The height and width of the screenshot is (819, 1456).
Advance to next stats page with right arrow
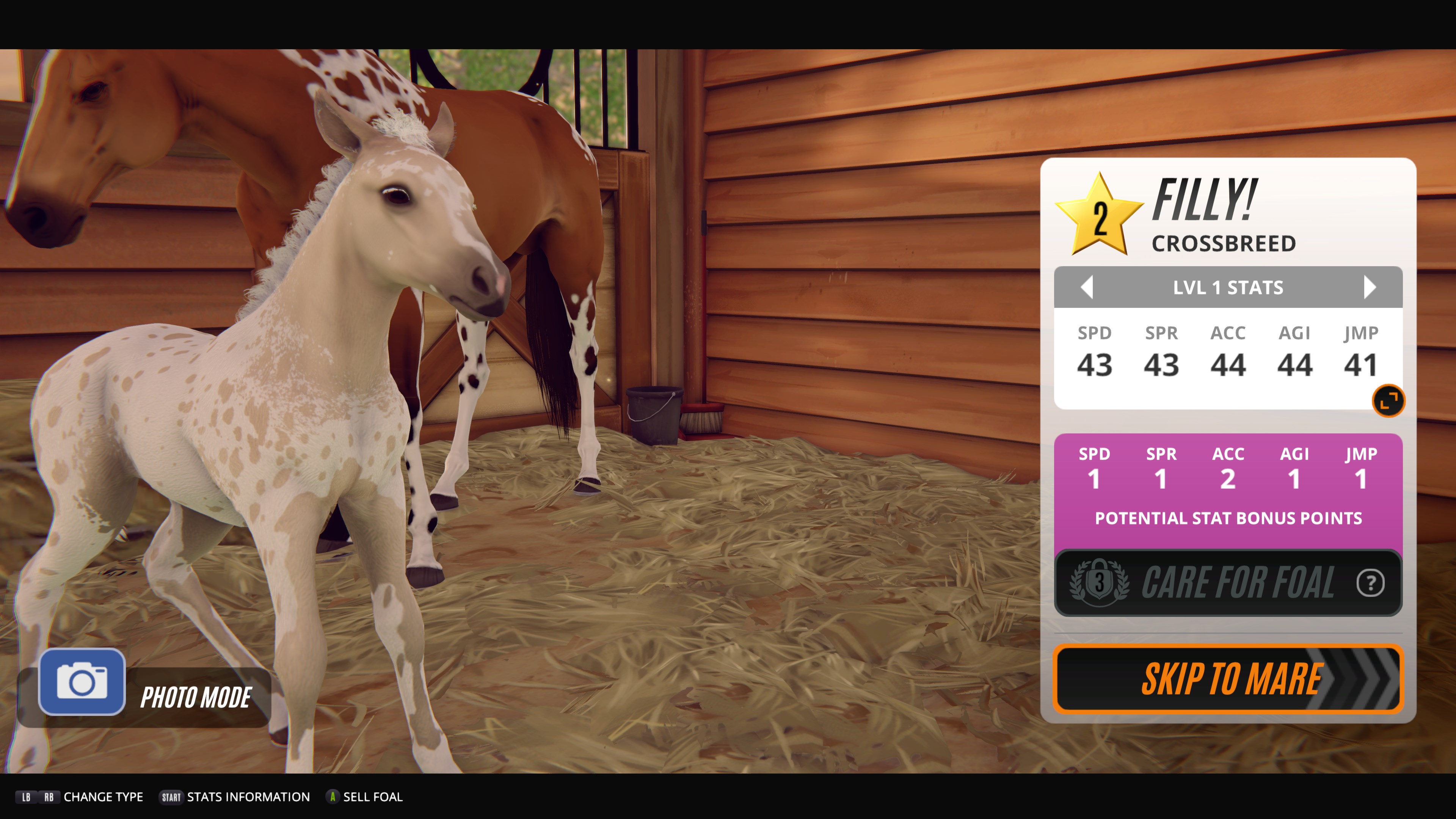pyautogui.click(x=1370, y=287)
